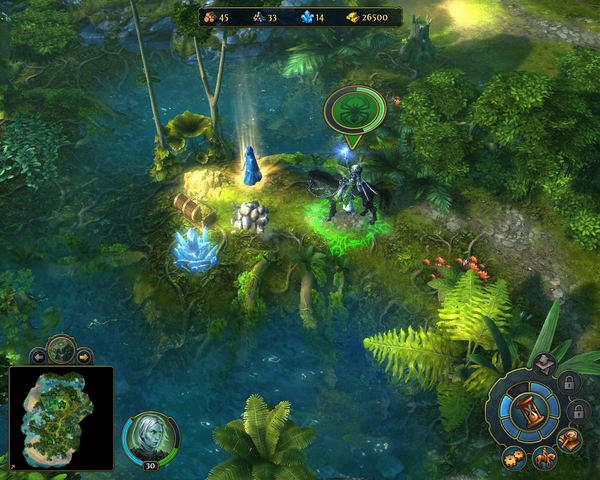Cycle minimap view with the right arrow
The image size is (600, 480).
coord(84,355)
